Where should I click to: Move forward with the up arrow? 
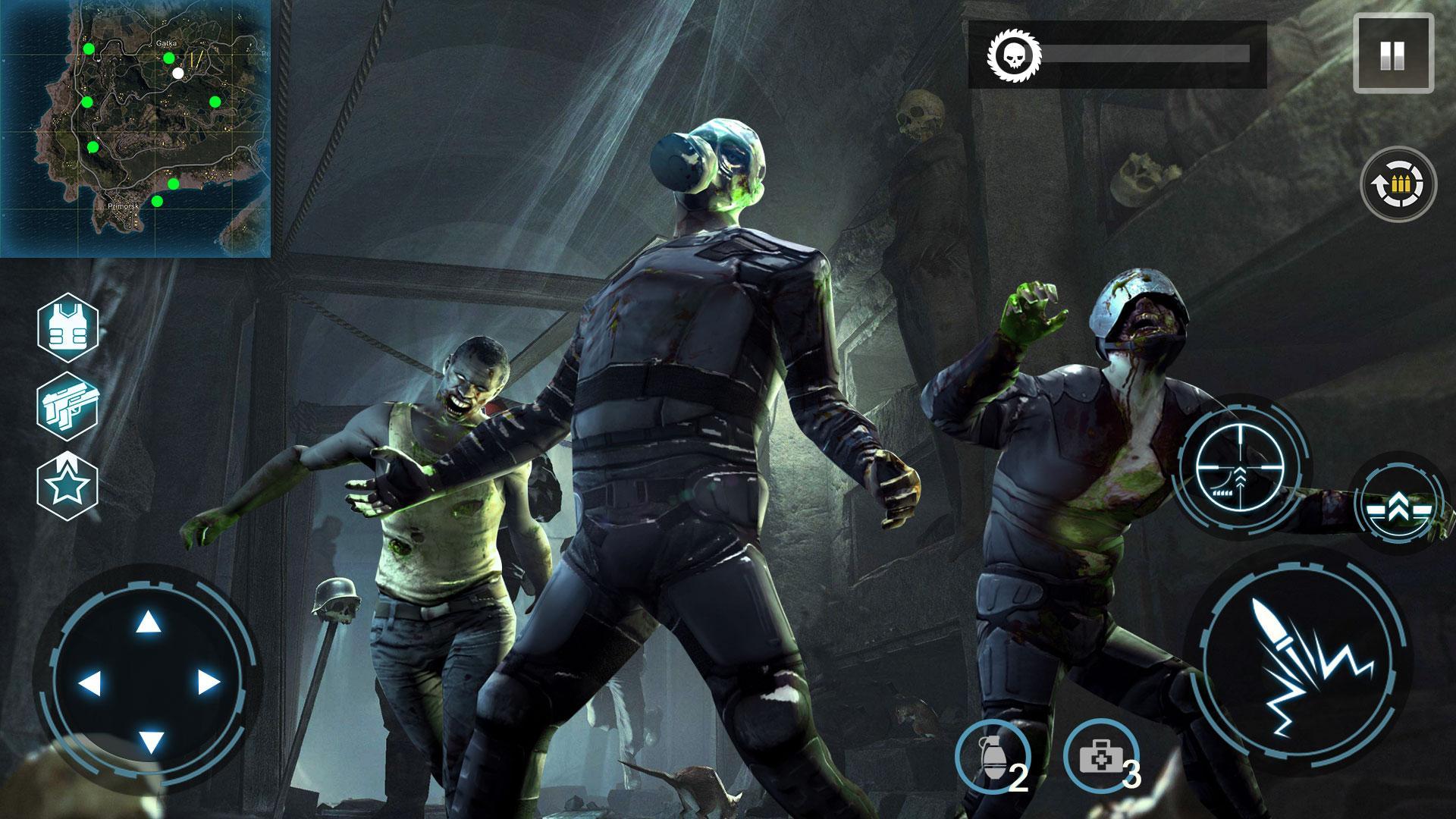(149, 623)
